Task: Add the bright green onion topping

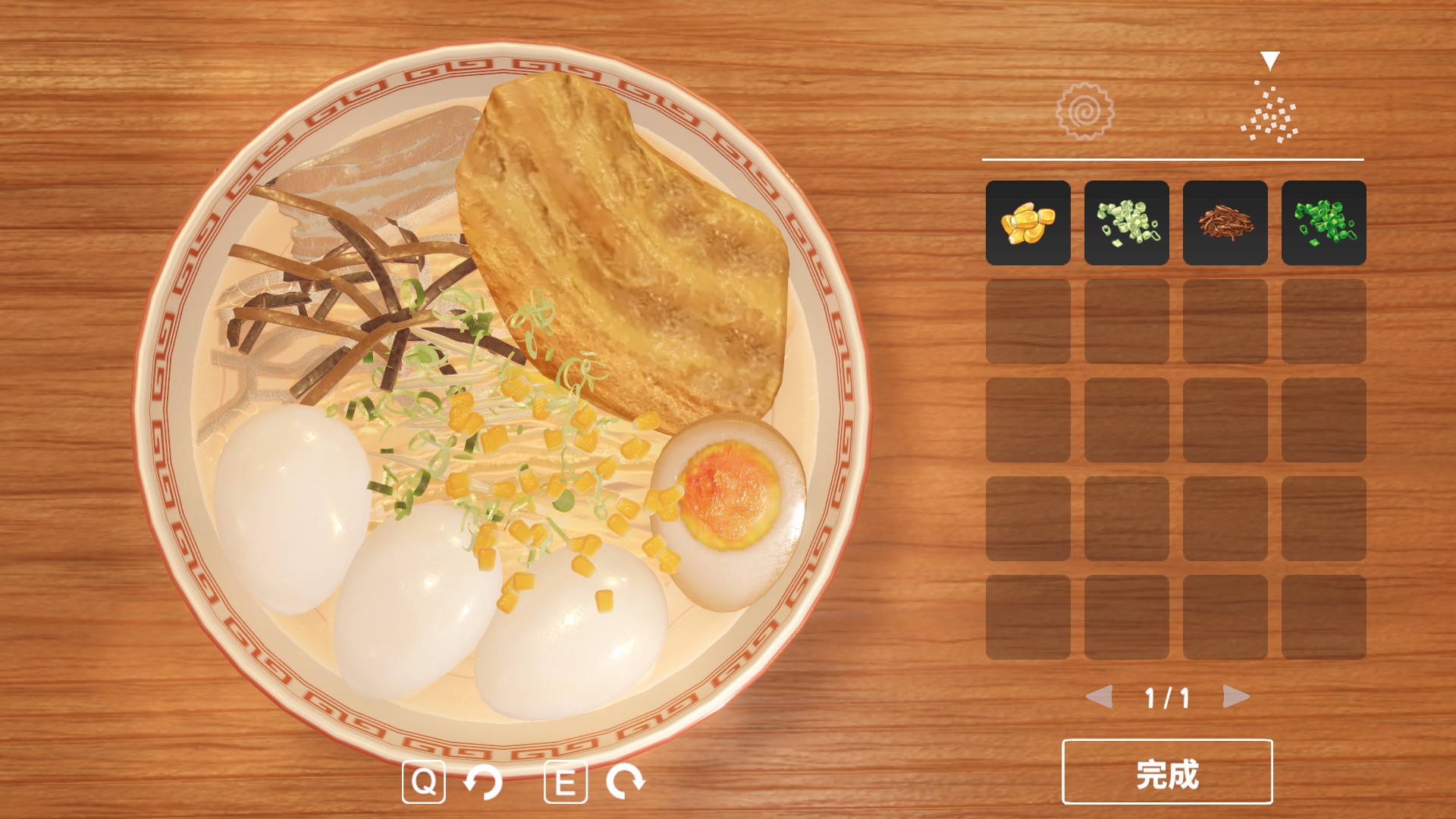Action: pos(1323,223)
